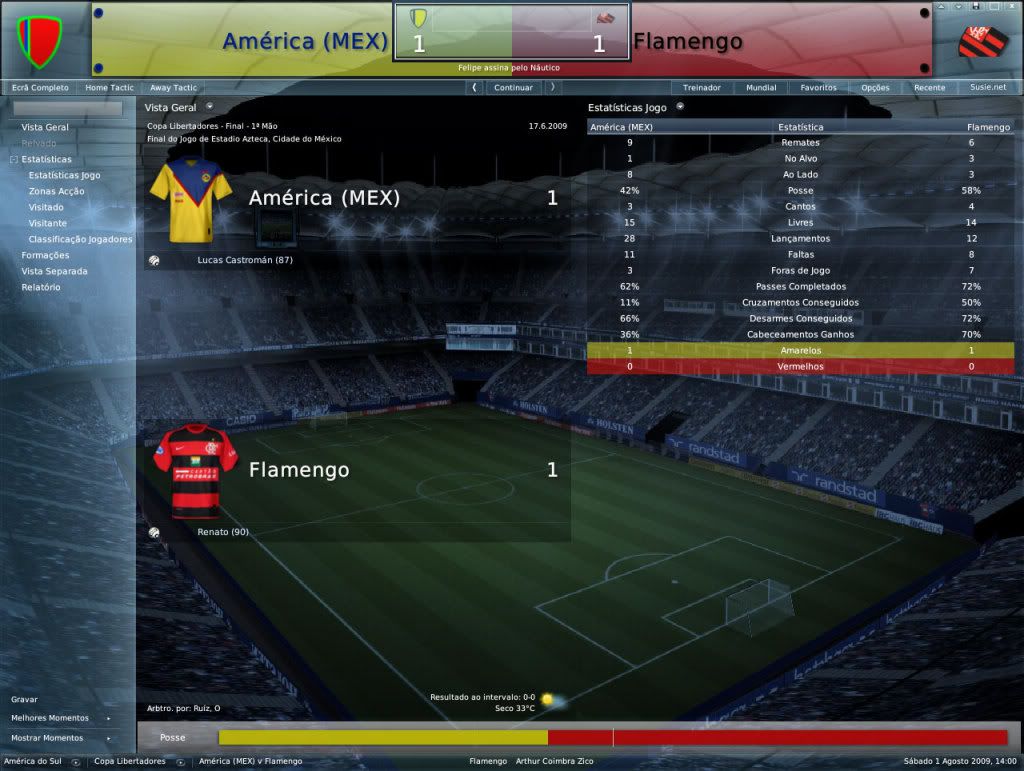Click the Continuar button
This screenshot has width=1024, height=771.
(x=513, y=87)
